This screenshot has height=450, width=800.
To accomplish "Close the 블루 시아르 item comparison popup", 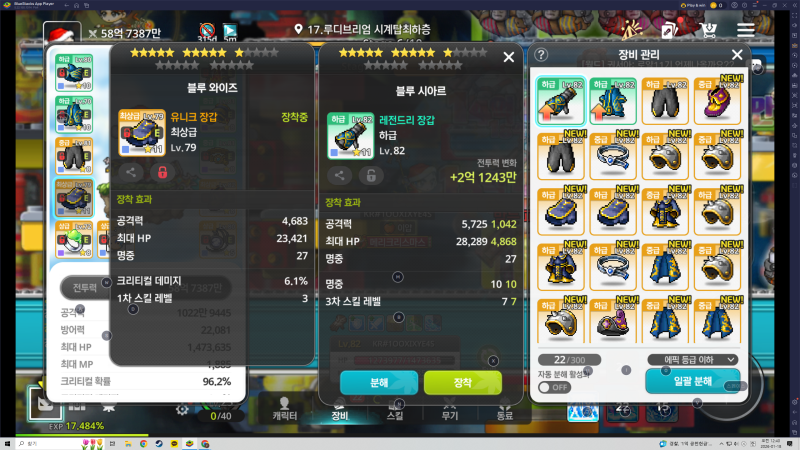I will 508,58.
